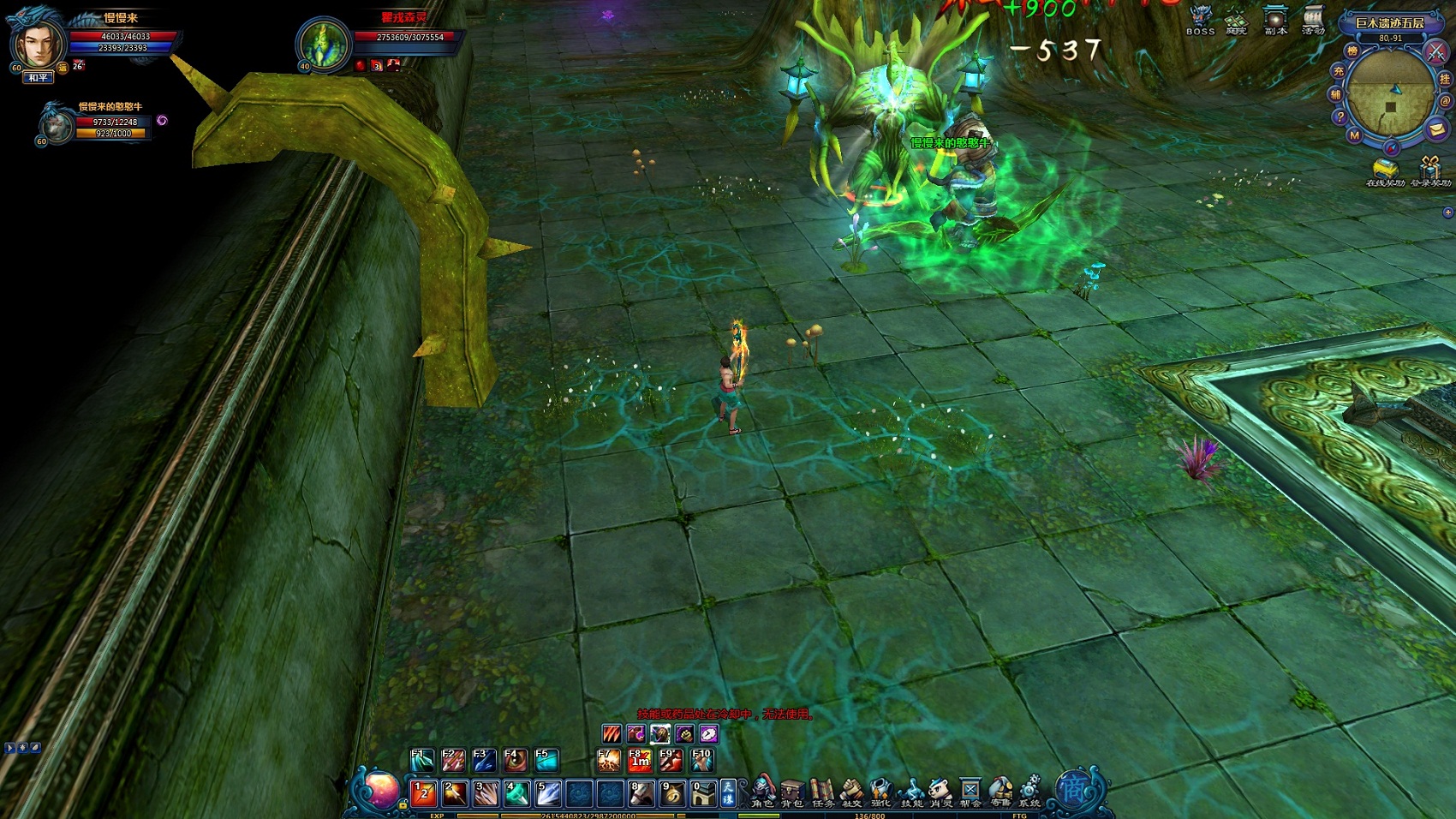Image resolution: width=1456 pixels, height=819 pixels.
Task: Open the 背包 backpack chest
Action: point(792,792)
